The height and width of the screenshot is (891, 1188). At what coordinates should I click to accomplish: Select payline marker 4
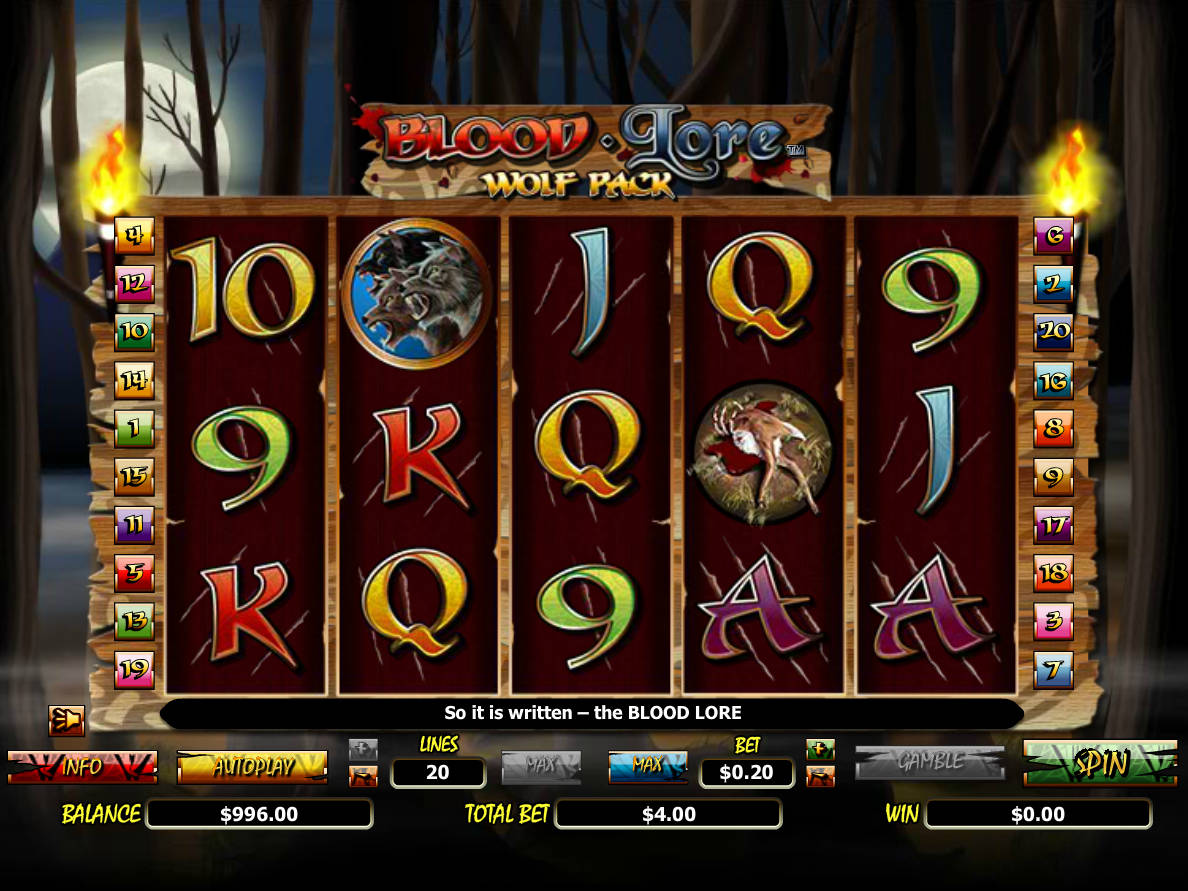(x=134, y=236)
